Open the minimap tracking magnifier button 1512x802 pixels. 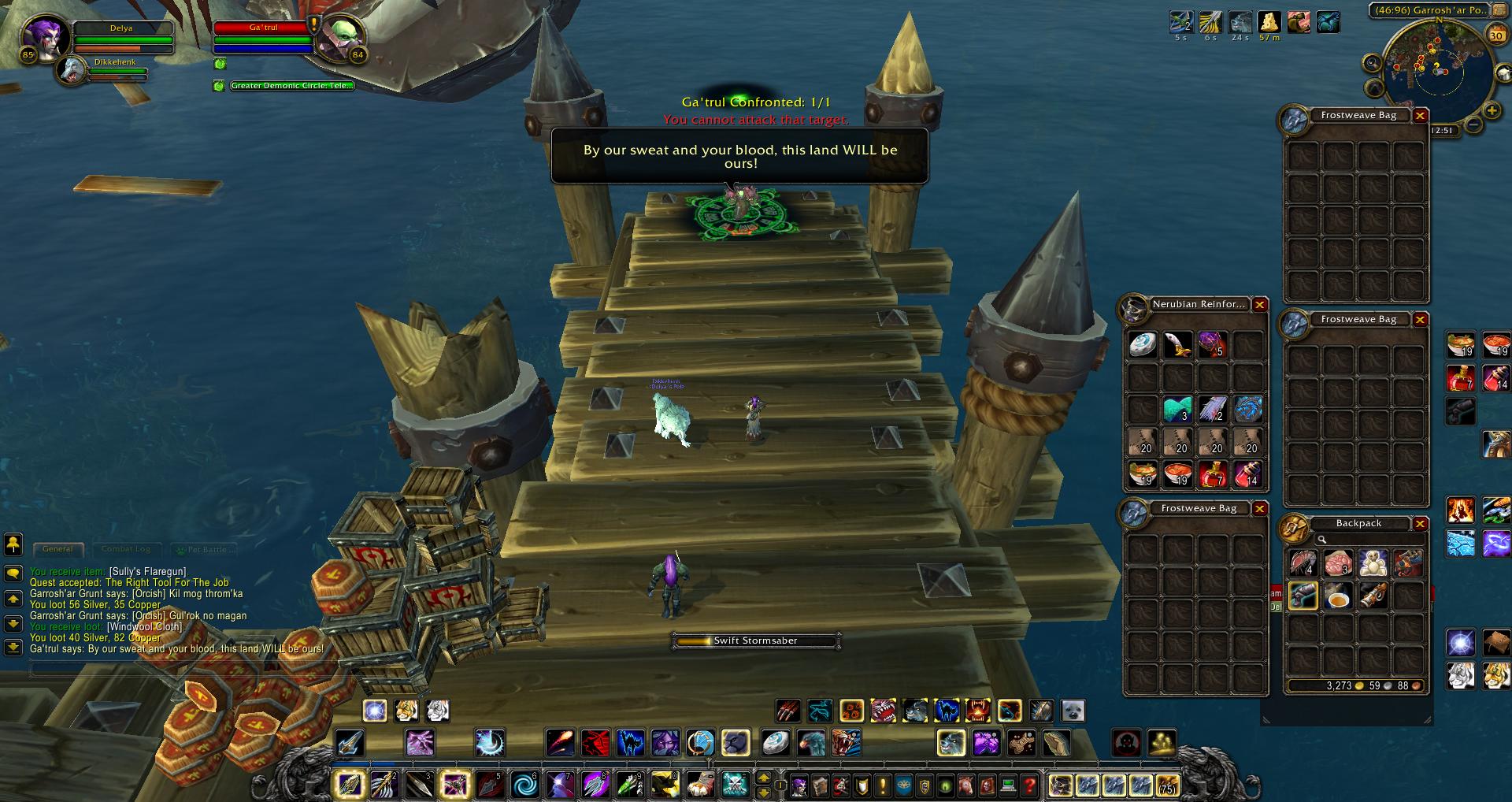1373,63
